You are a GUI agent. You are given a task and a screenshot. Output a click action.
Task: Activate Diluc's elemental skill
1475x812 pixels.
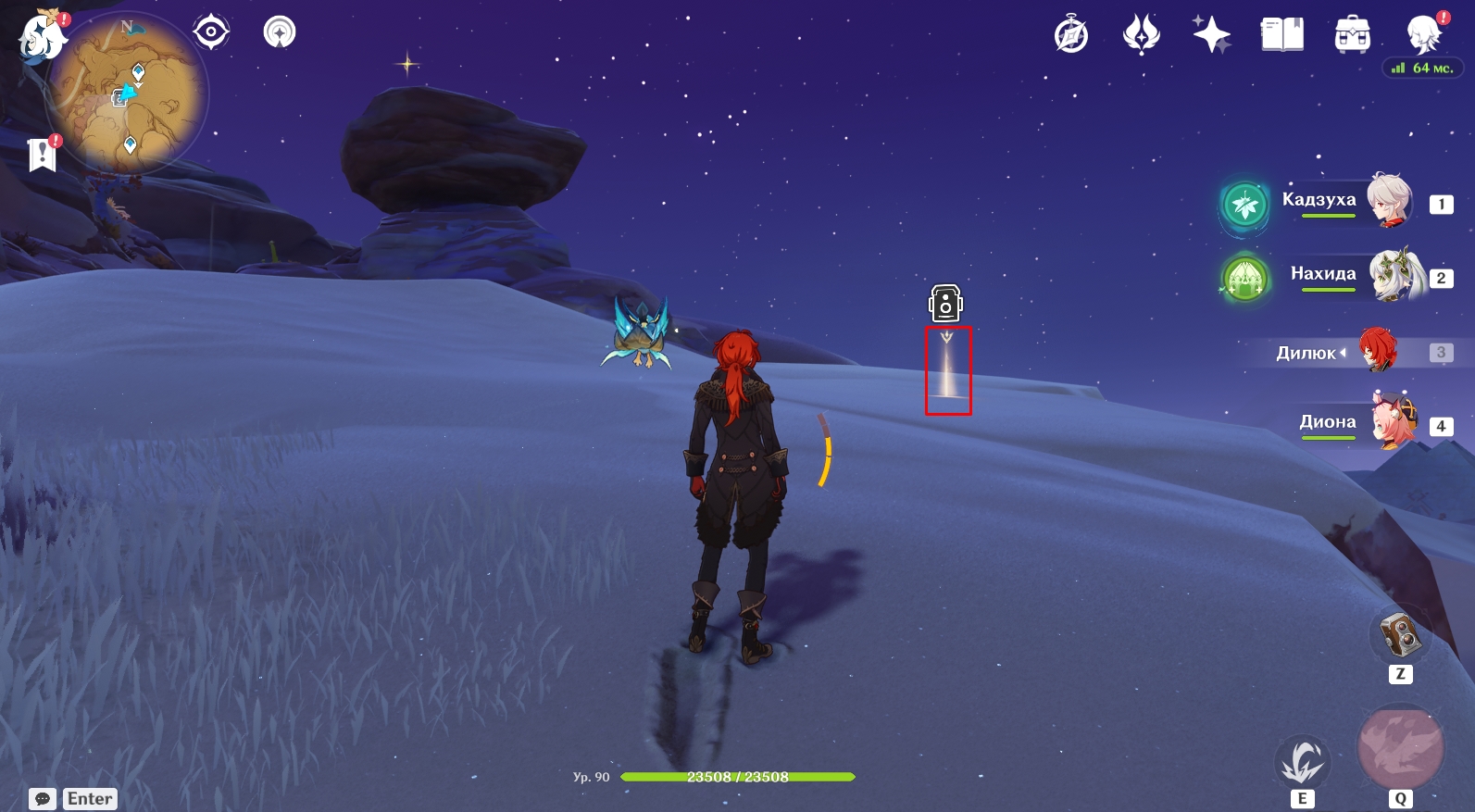point(1302,762)
